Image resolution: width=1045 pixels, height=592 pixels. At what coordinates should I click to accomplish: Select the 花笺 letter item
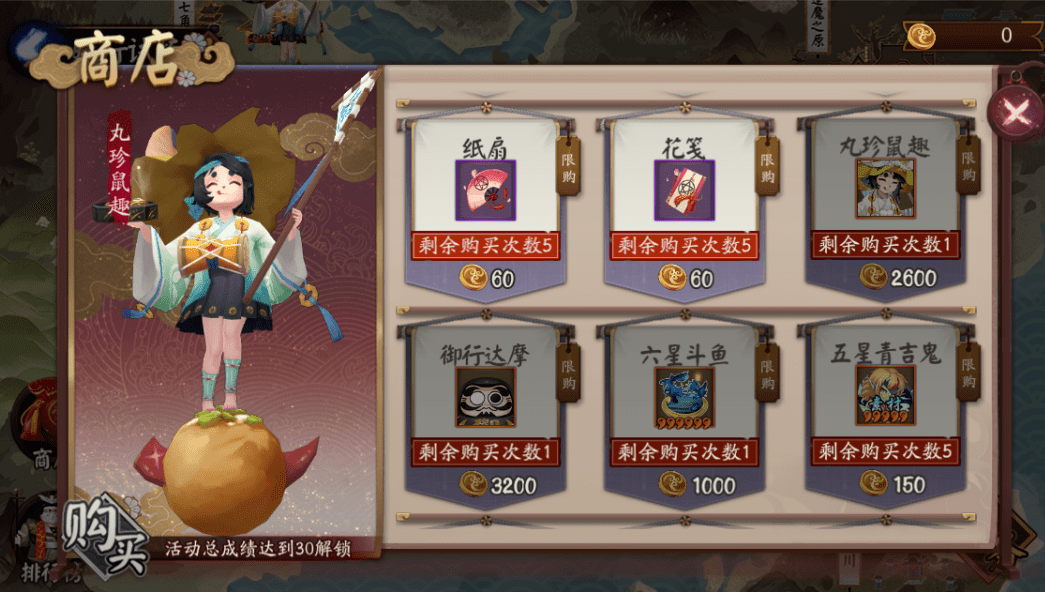[x=684, y=190]
